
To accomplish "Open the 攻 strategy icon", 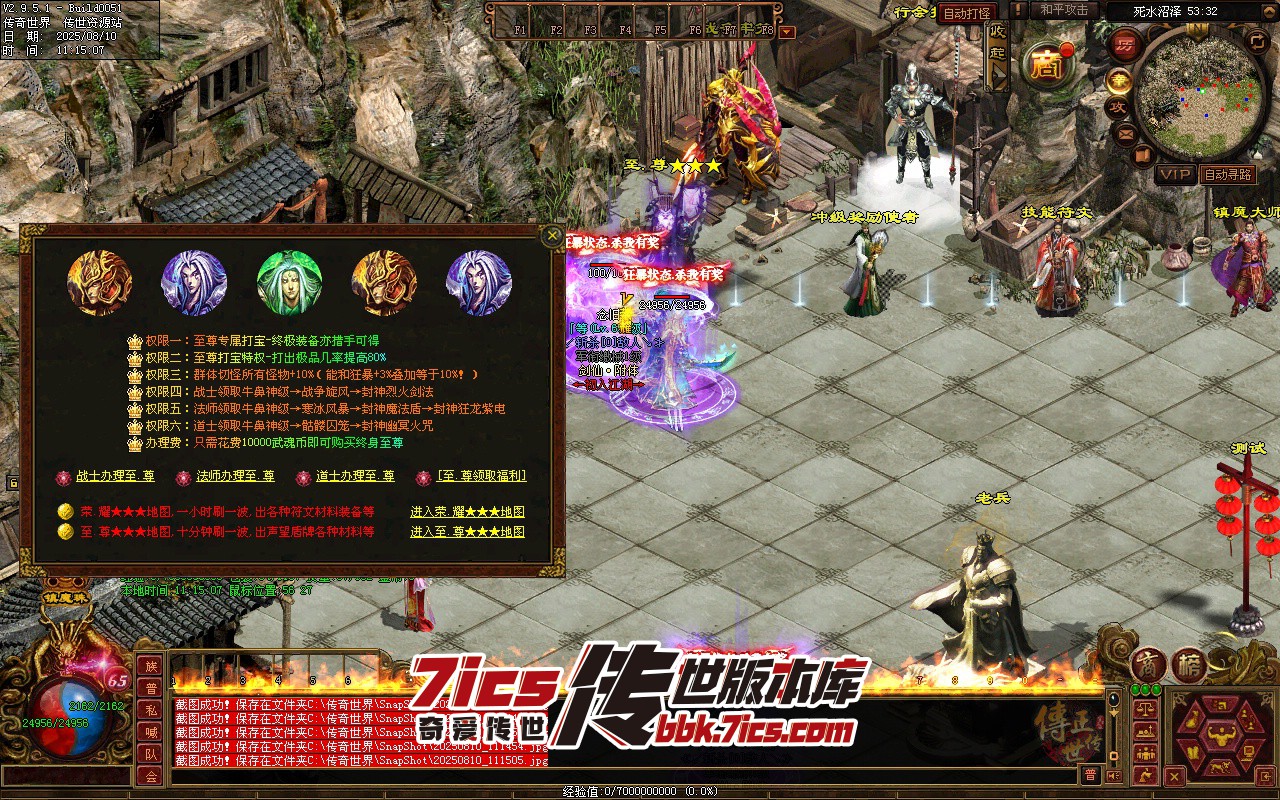I will click(x=1116, y=107).
